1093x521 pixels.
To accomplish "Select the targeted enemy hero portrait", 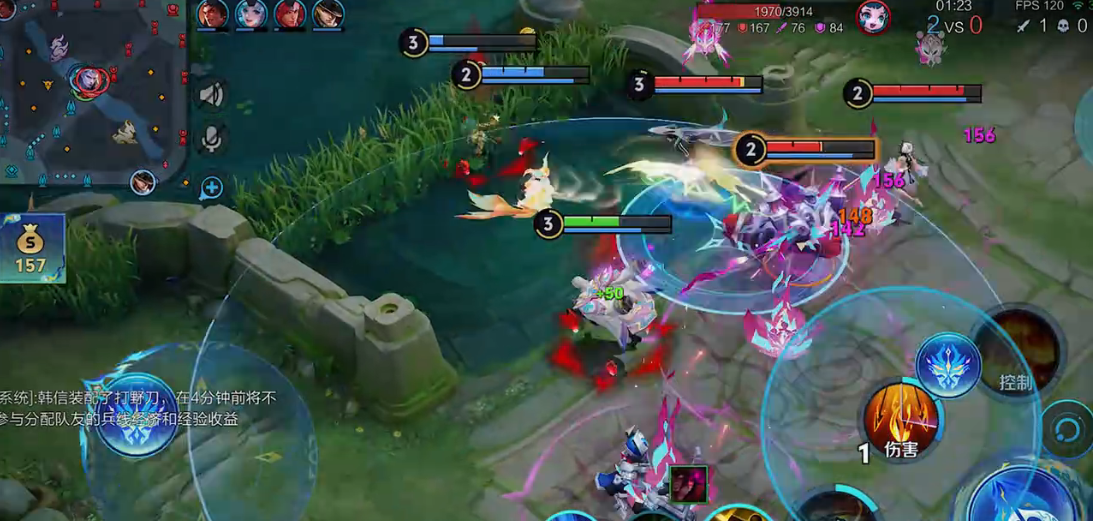I will 873,16.
